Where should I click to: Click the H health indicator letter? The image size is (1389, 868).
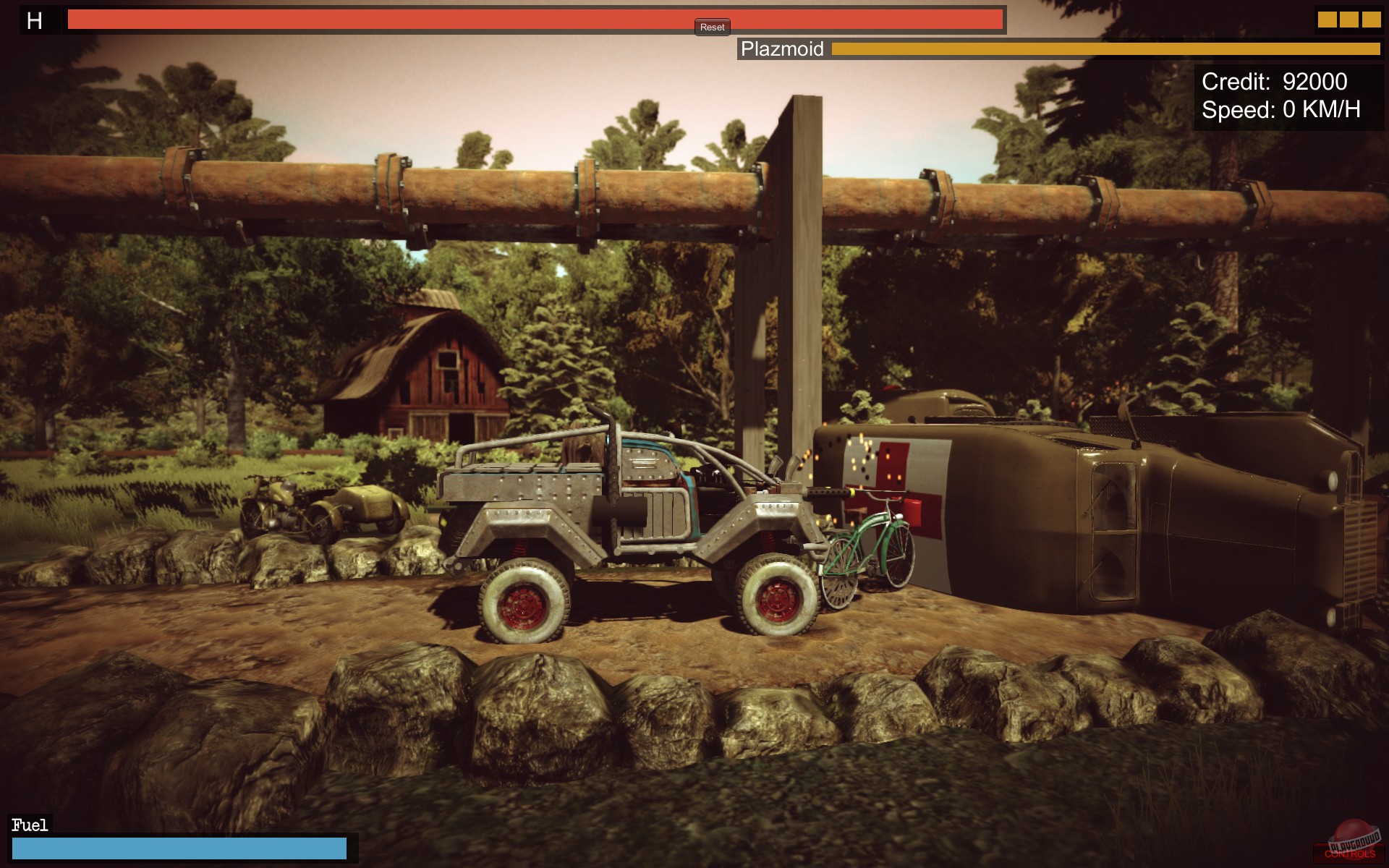click(33, 20)
